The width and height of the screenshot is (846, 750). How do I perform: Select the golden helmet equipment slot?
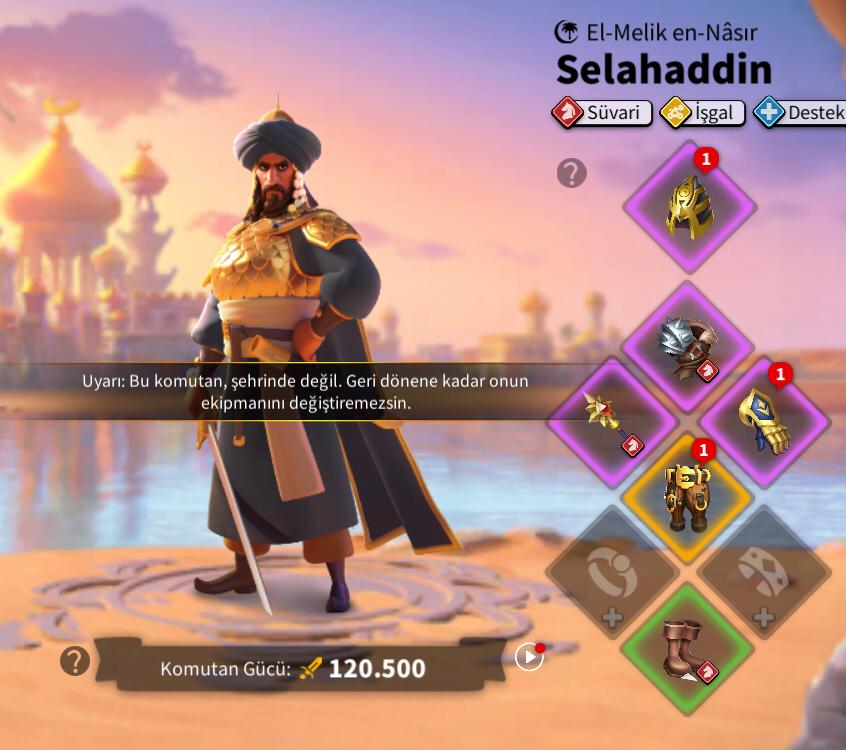click(689, 207)
